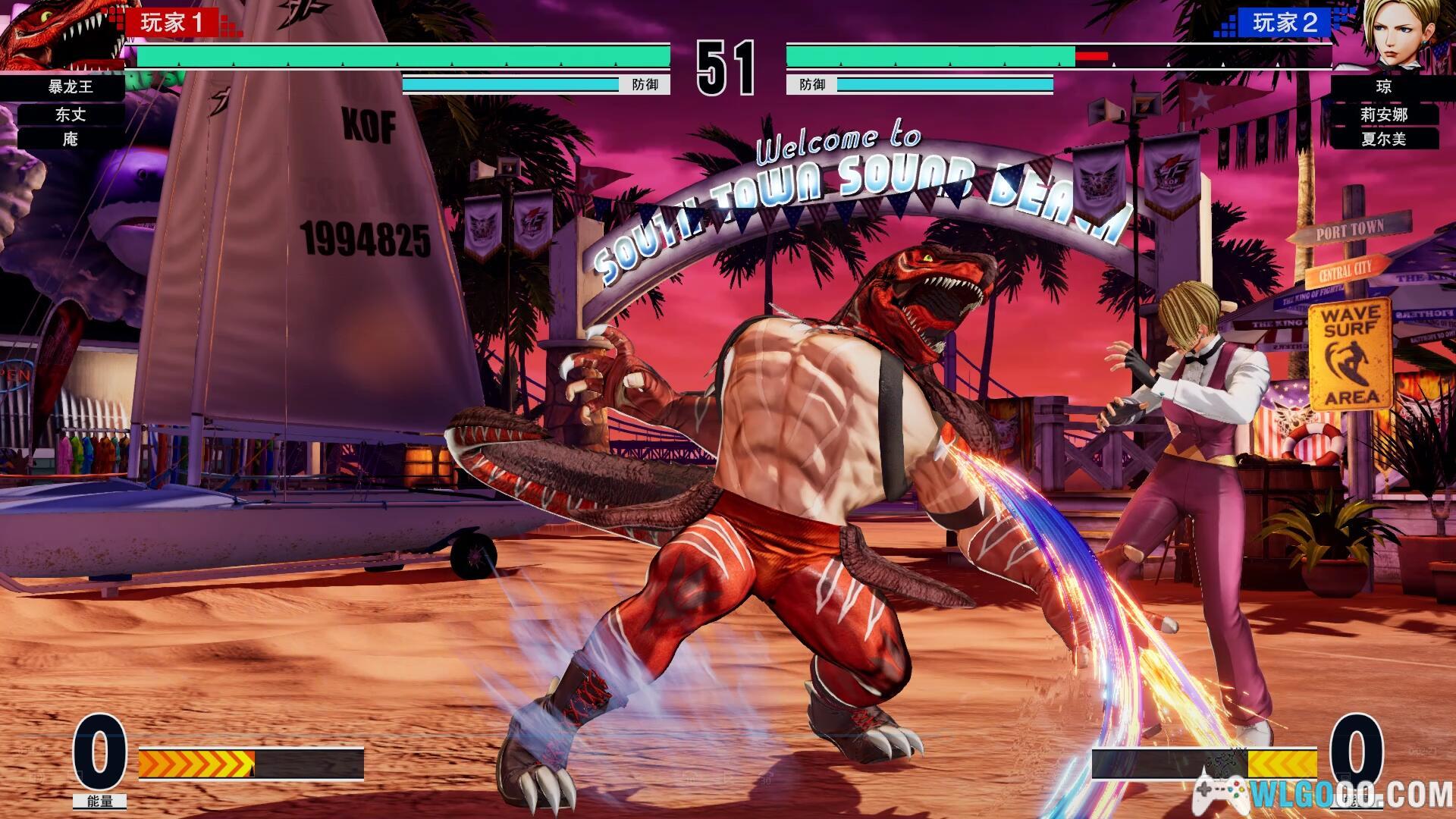Choose the 莉安娜 team member label

coord(1384,115)
